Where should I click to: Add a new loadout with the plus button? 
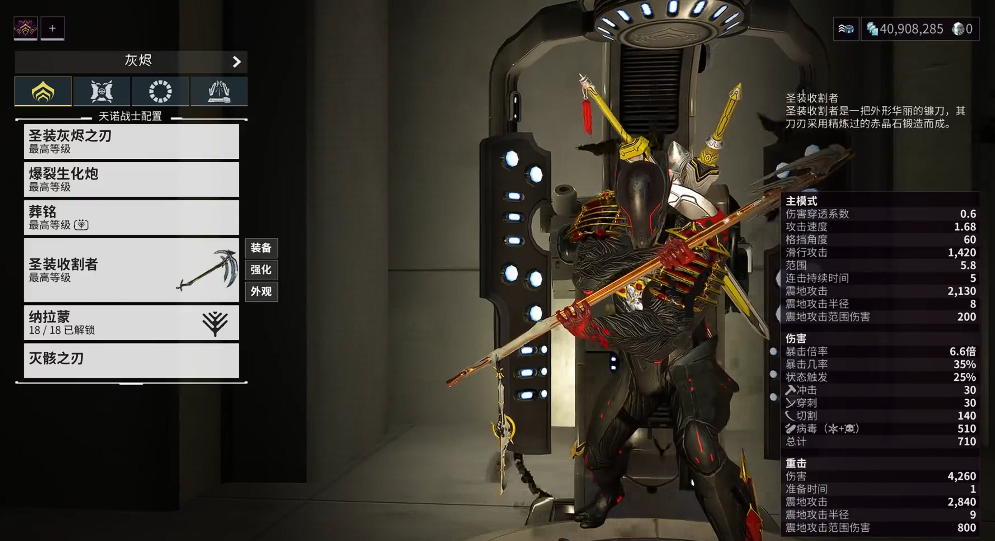coord(52,28)
